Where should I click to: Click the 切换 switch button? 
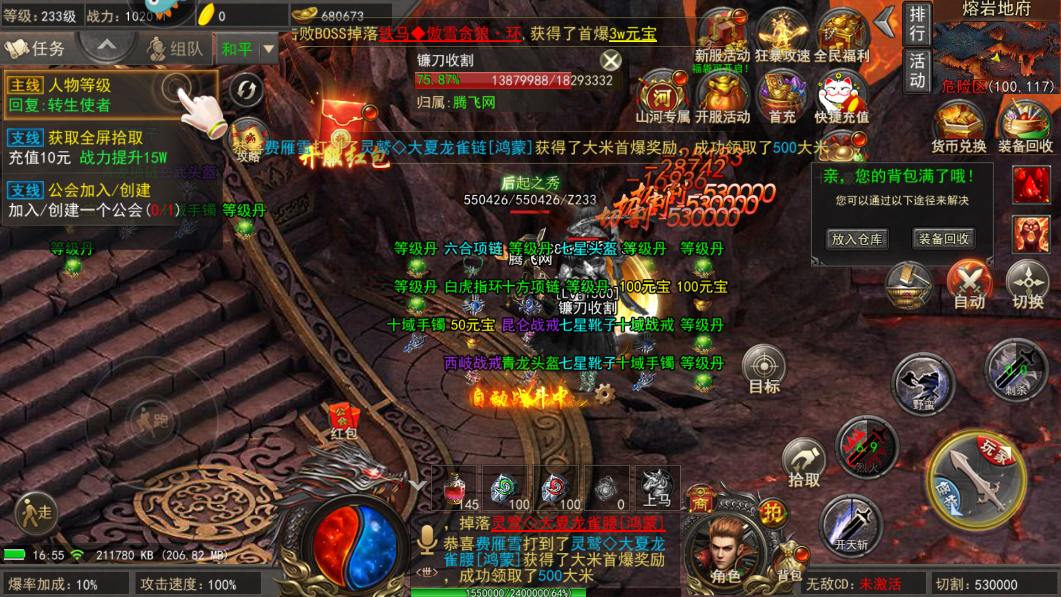[1027, 284]
